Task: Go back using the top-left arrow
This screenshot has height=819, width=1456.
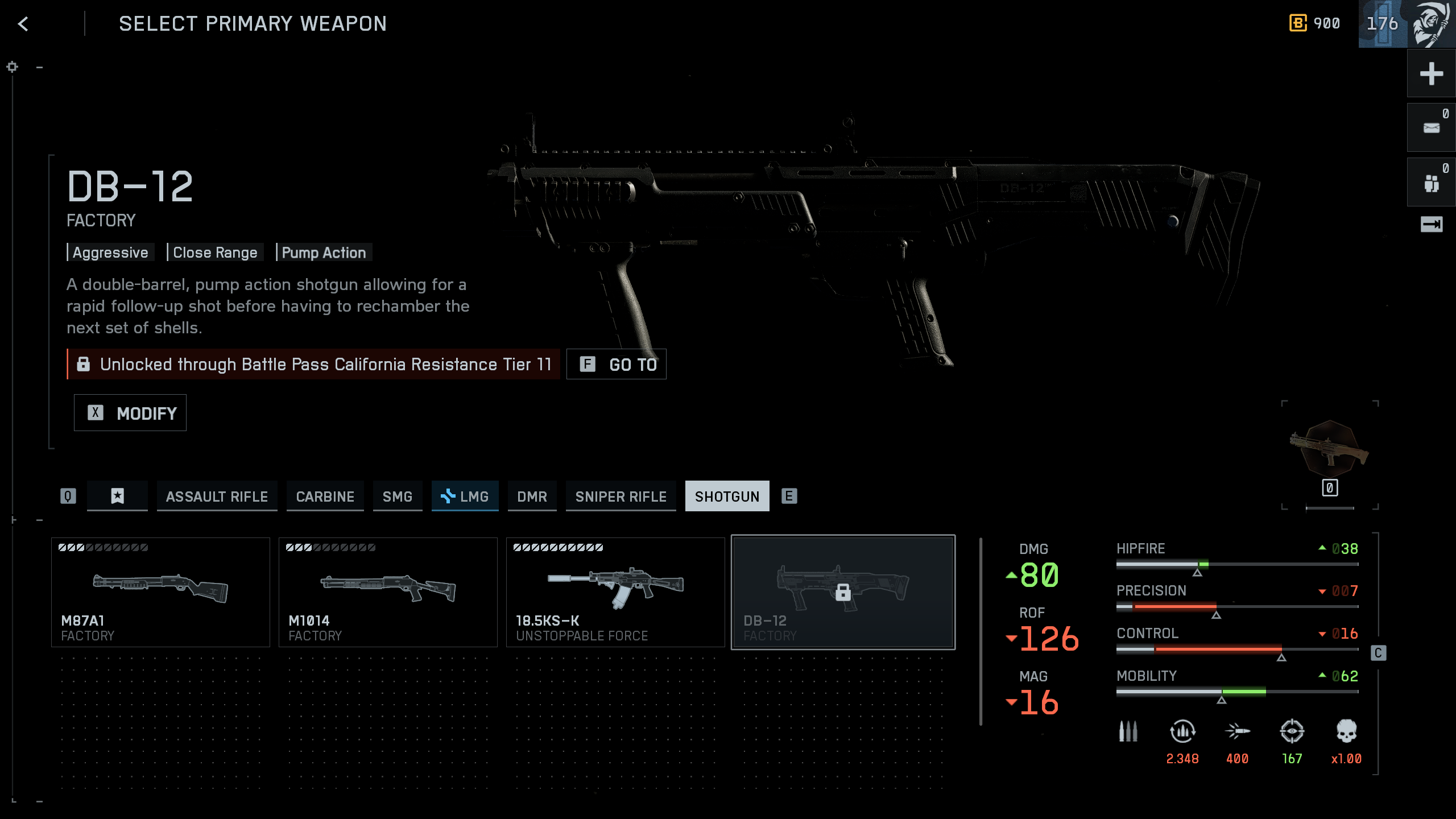Action: [23, 24]
